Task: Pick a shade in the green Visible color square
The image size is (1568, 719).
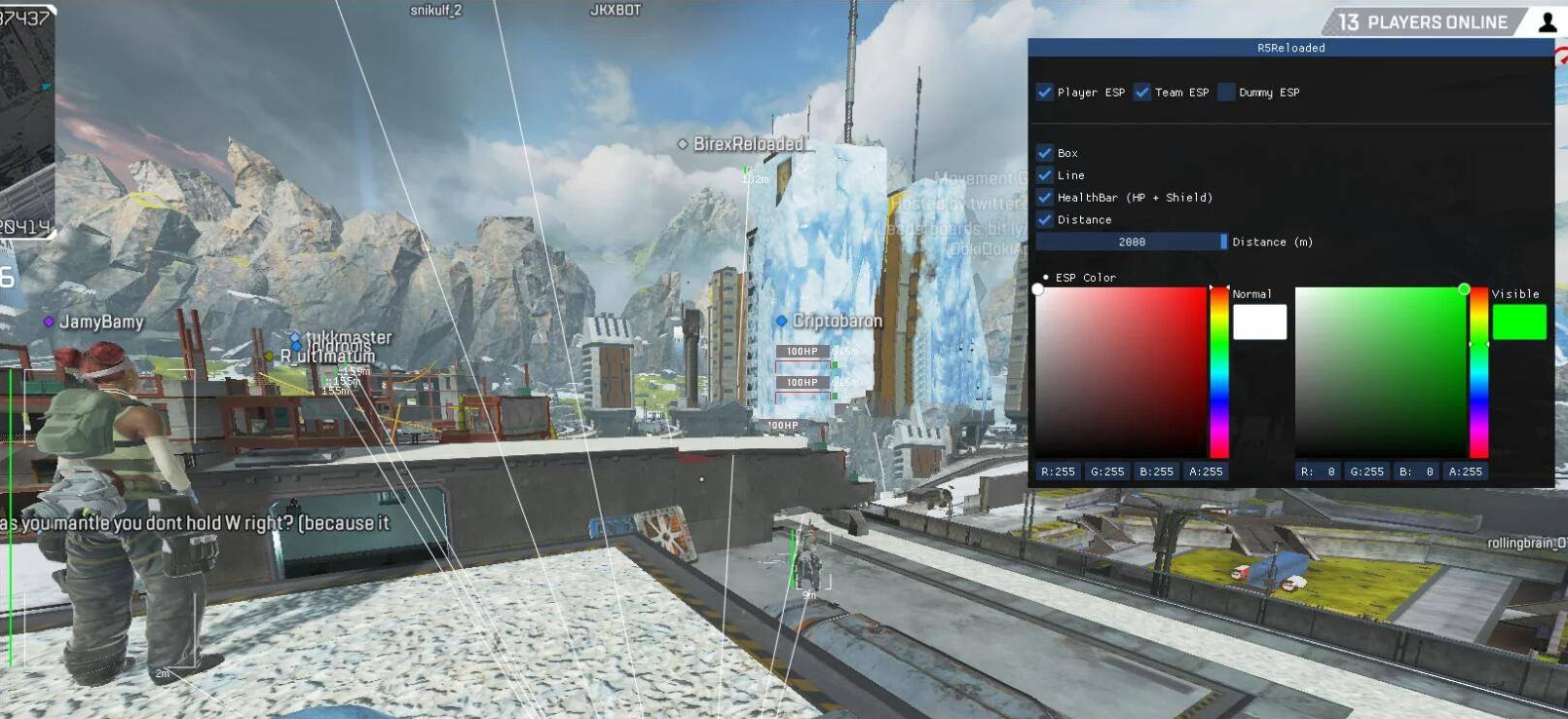Action: (x=1379, y=372)
